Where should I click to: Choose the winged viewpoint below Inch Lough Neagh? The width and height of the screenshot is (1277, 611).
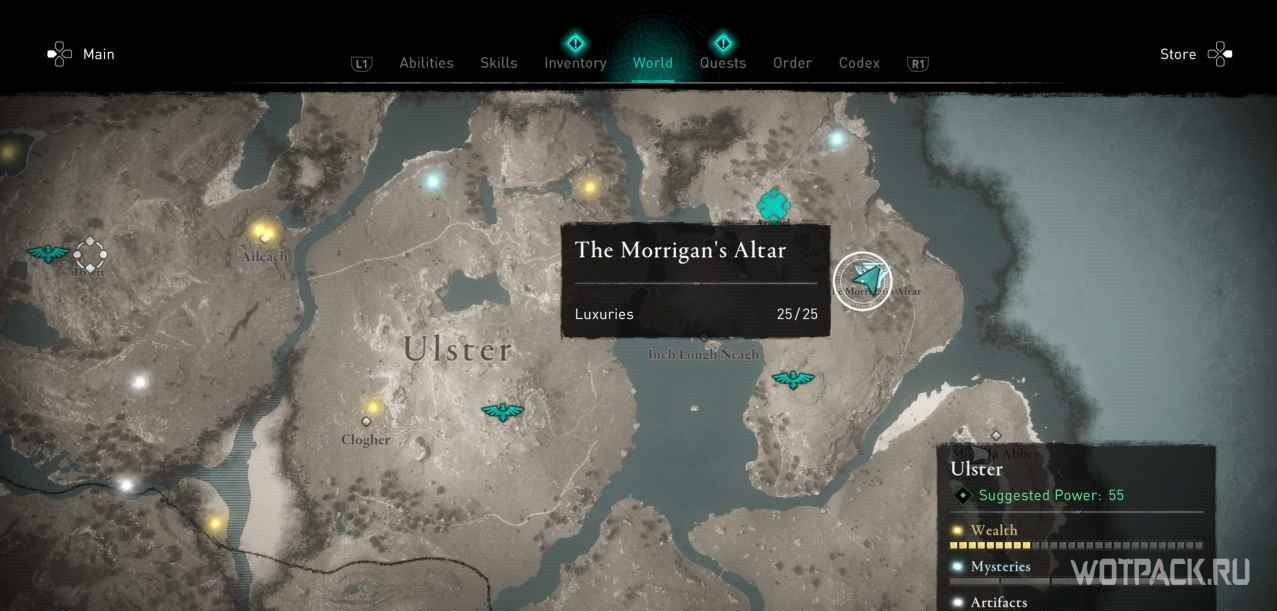pos(793,379)
